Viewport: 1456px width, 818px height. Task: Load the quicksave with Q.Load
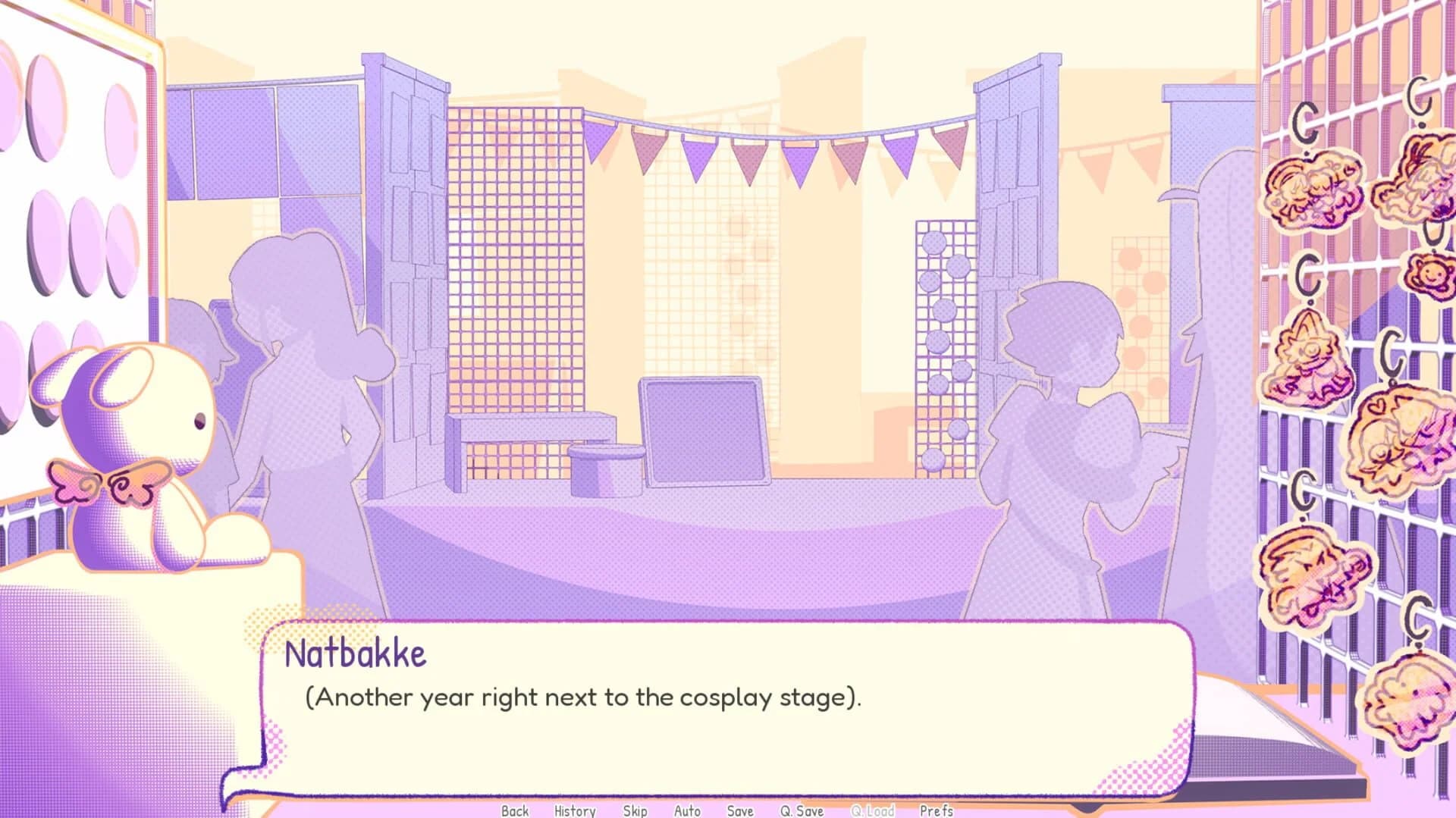click(874, 810)
